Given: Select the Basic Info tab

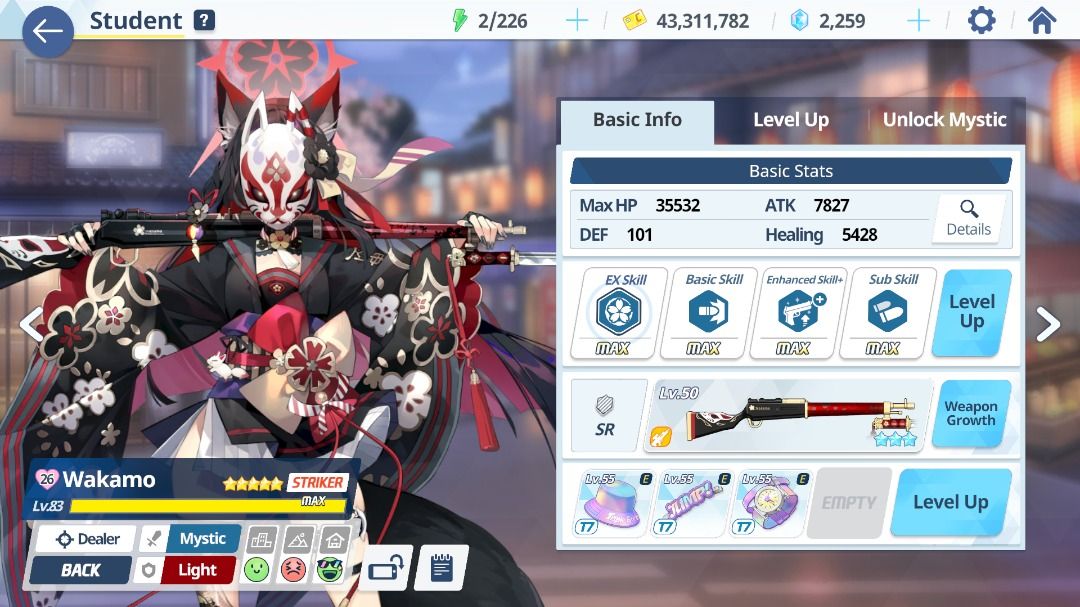Looking at the screenshot, I should (x=637, y=120).
